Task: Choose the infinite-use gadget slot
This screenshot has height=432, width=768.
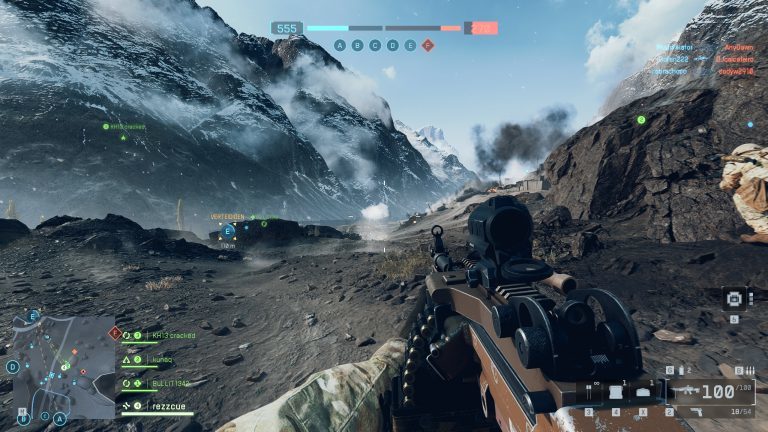Action: coord(589,393)
